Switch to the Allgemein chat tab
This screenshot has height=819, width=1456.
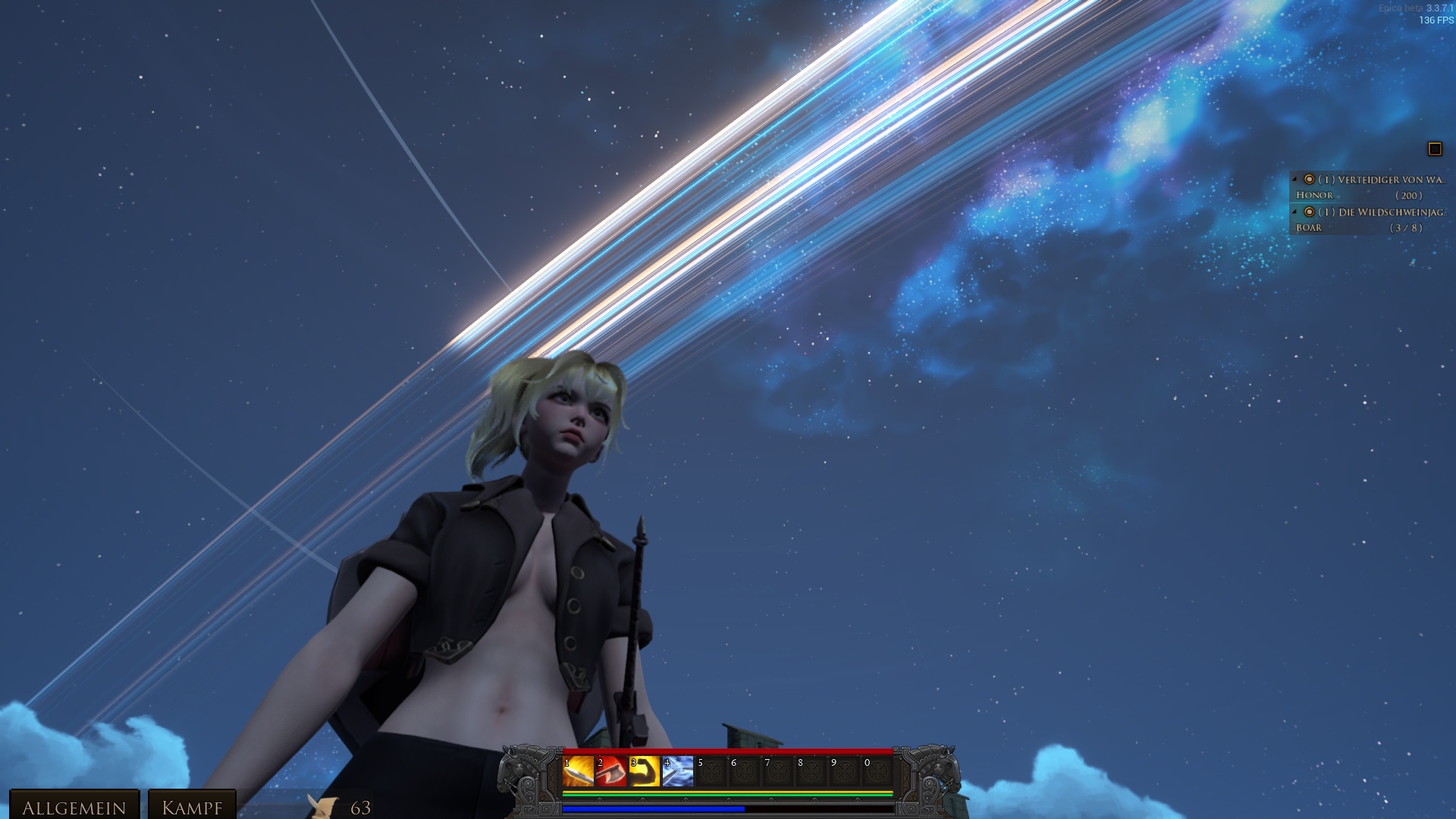(x=74, y=807)
